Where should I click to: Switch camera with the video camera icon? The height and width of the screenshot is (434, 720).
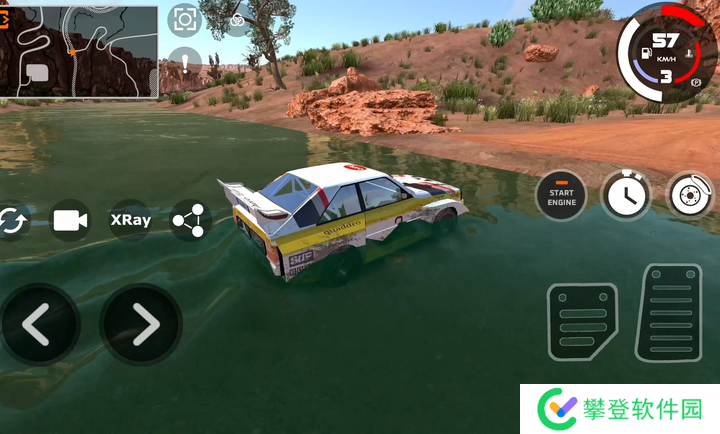click(70, 220)
